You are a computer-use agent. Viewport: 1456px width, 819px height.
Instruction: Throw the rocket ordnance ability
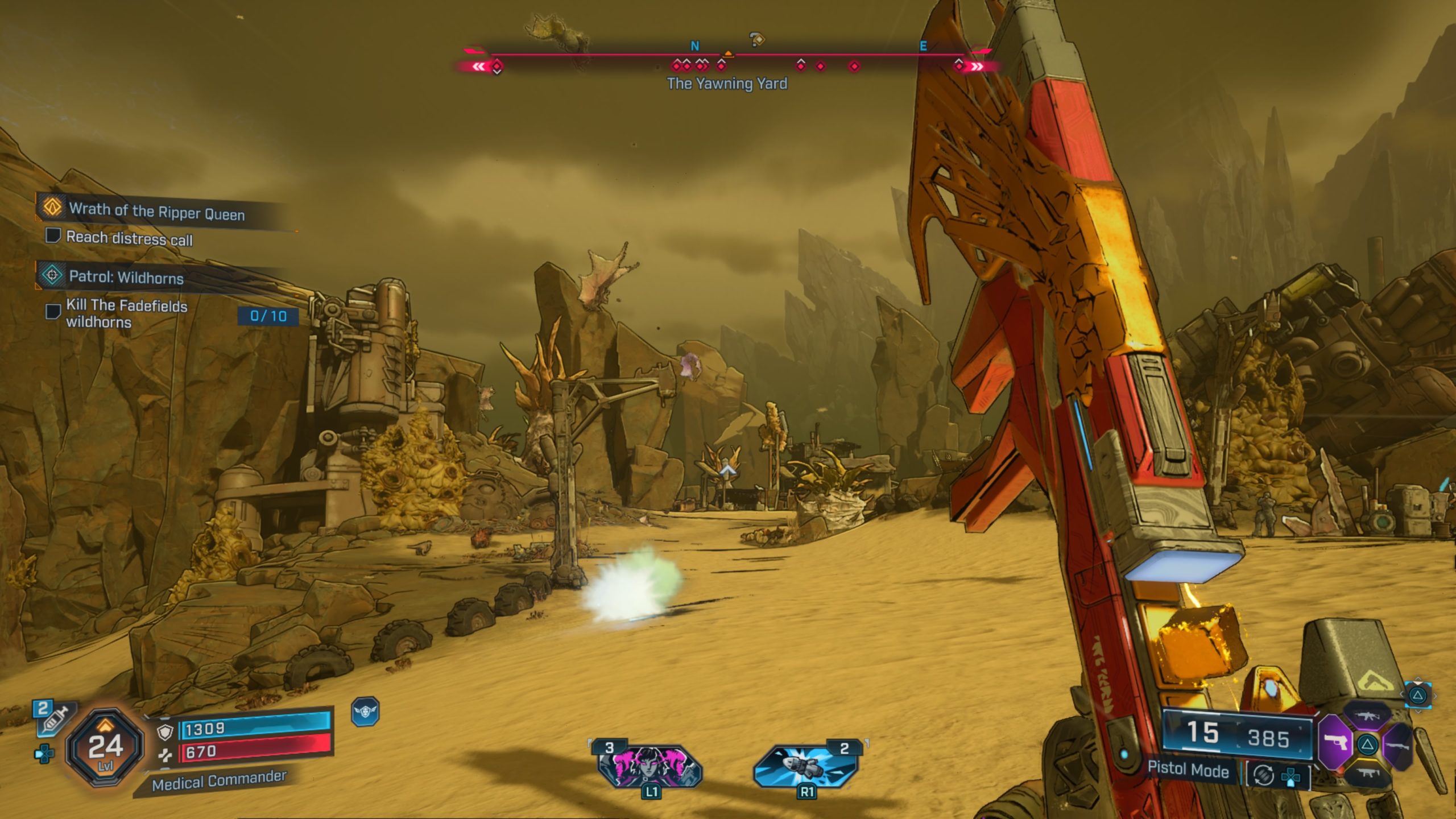click(x=806, y=767)
